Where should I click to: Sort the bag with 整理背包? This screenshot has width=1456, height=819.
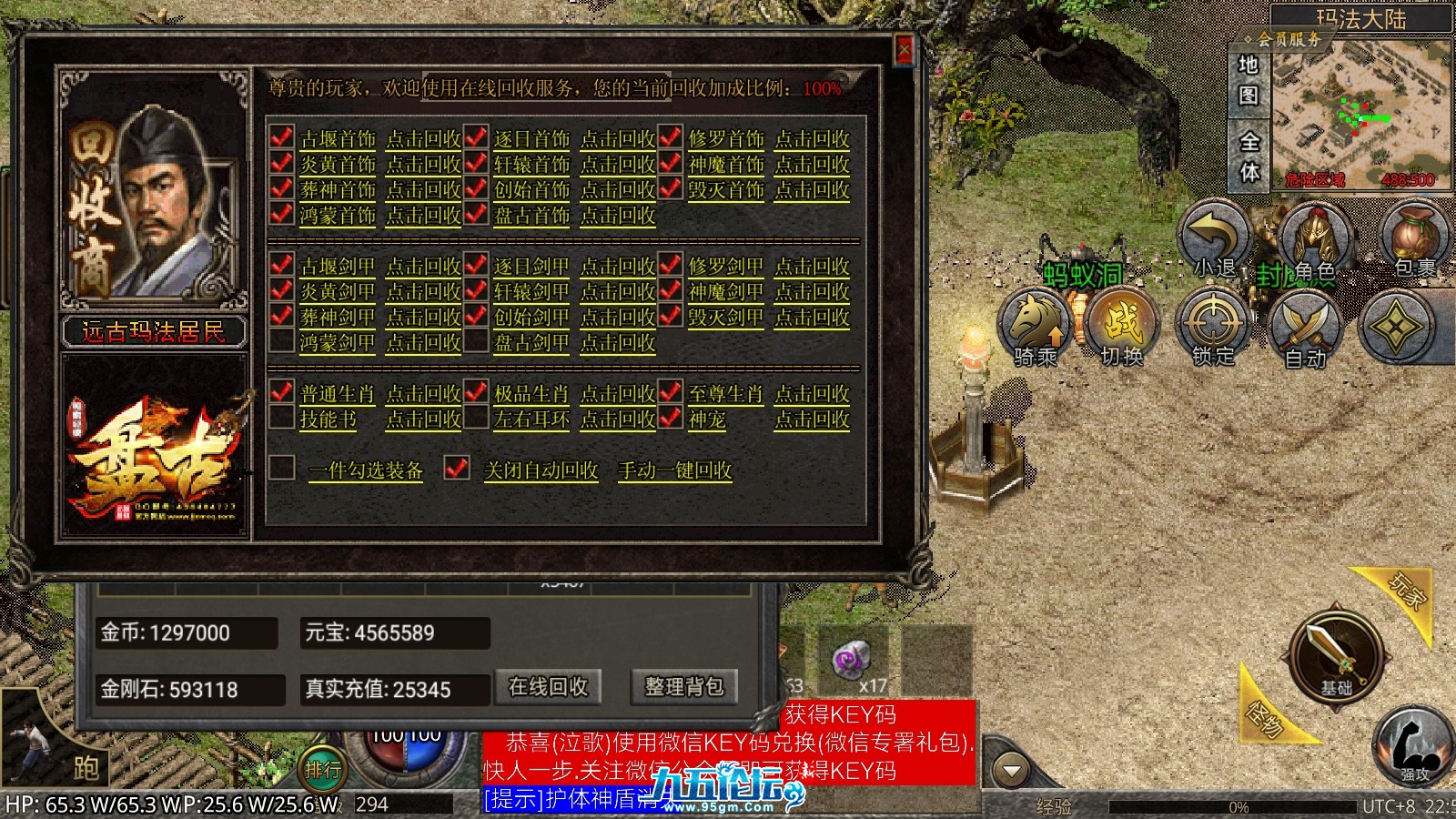tap(683, 687)
